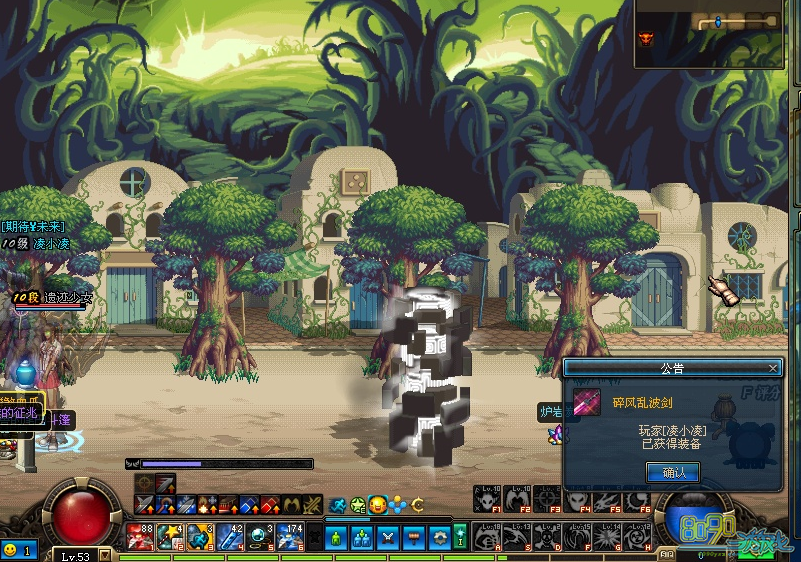The height and width of the screenshot is (562, 801).
Task: Activate the skill bound to A
Action: (x=488, y=536)
